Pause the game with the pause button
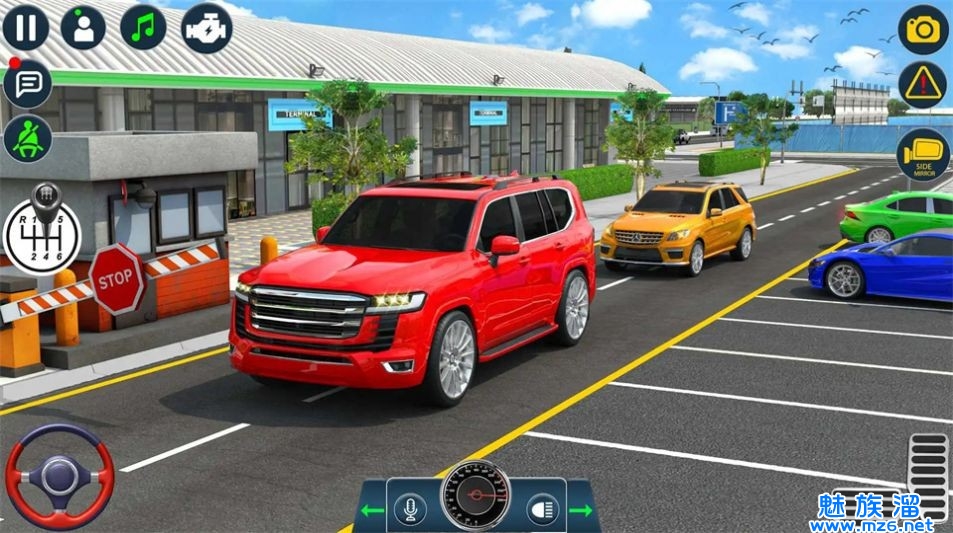Image resolution: width=953 pixels, height=533 pixels. (25, 26)
